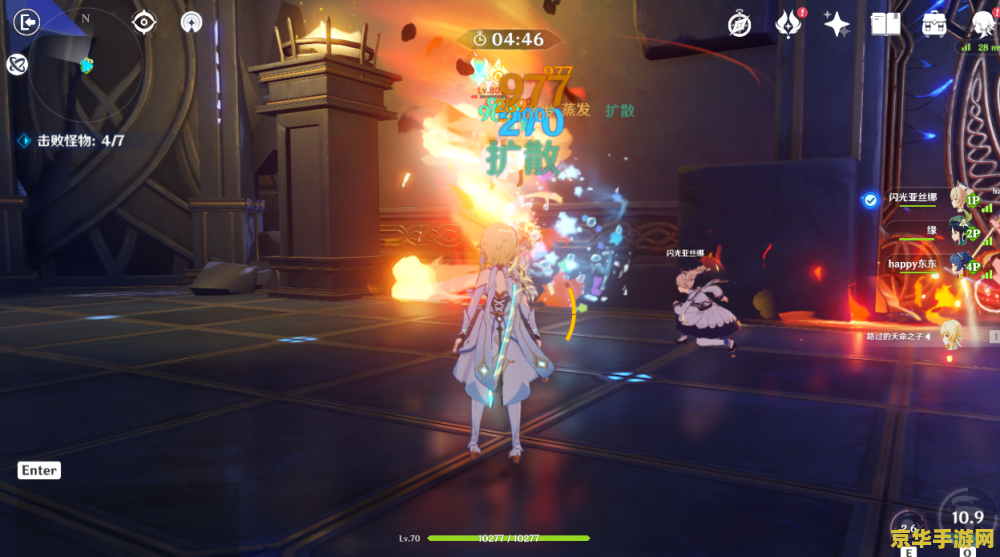Click the leave domain exit icon
1000x557 pixels.
(28, 20)
